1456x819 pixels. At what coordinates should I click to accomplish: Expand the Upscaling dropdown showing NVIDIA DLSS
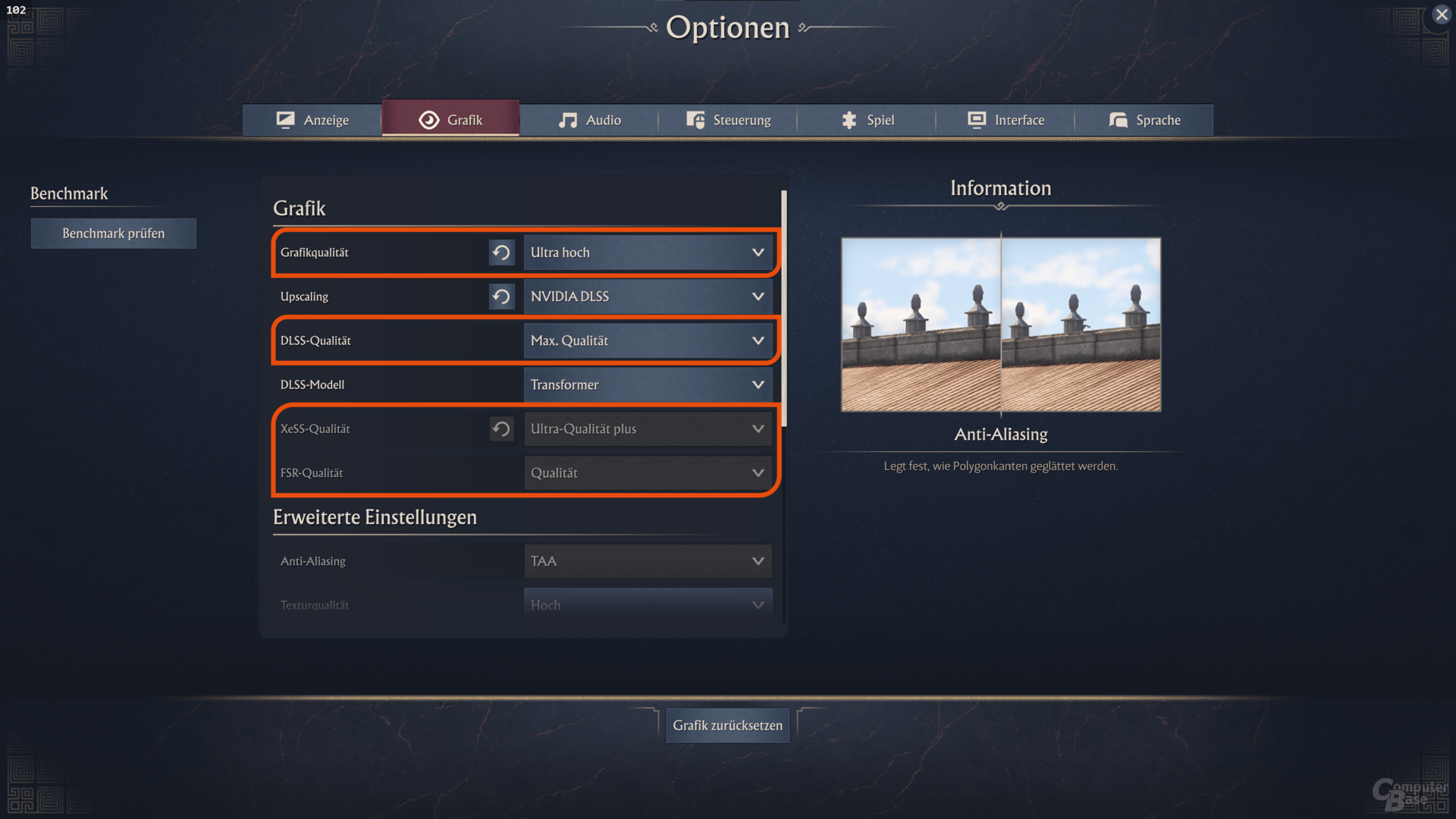pyautogui.click(x=648, y=297)
